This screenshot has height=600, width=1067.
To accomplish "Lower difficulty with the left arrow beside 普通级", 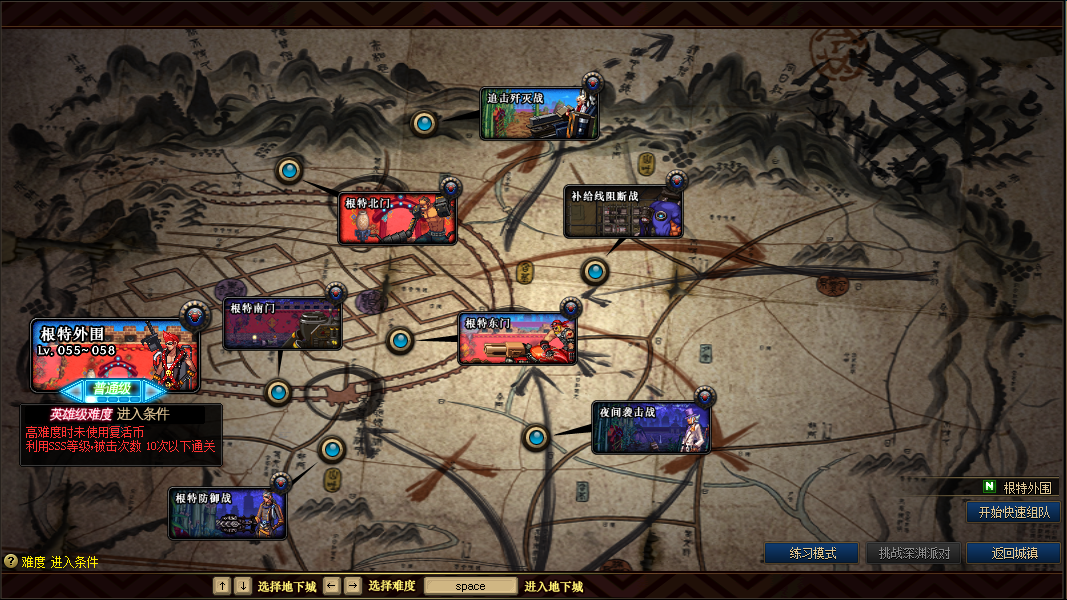I will [x=69, y=389].
